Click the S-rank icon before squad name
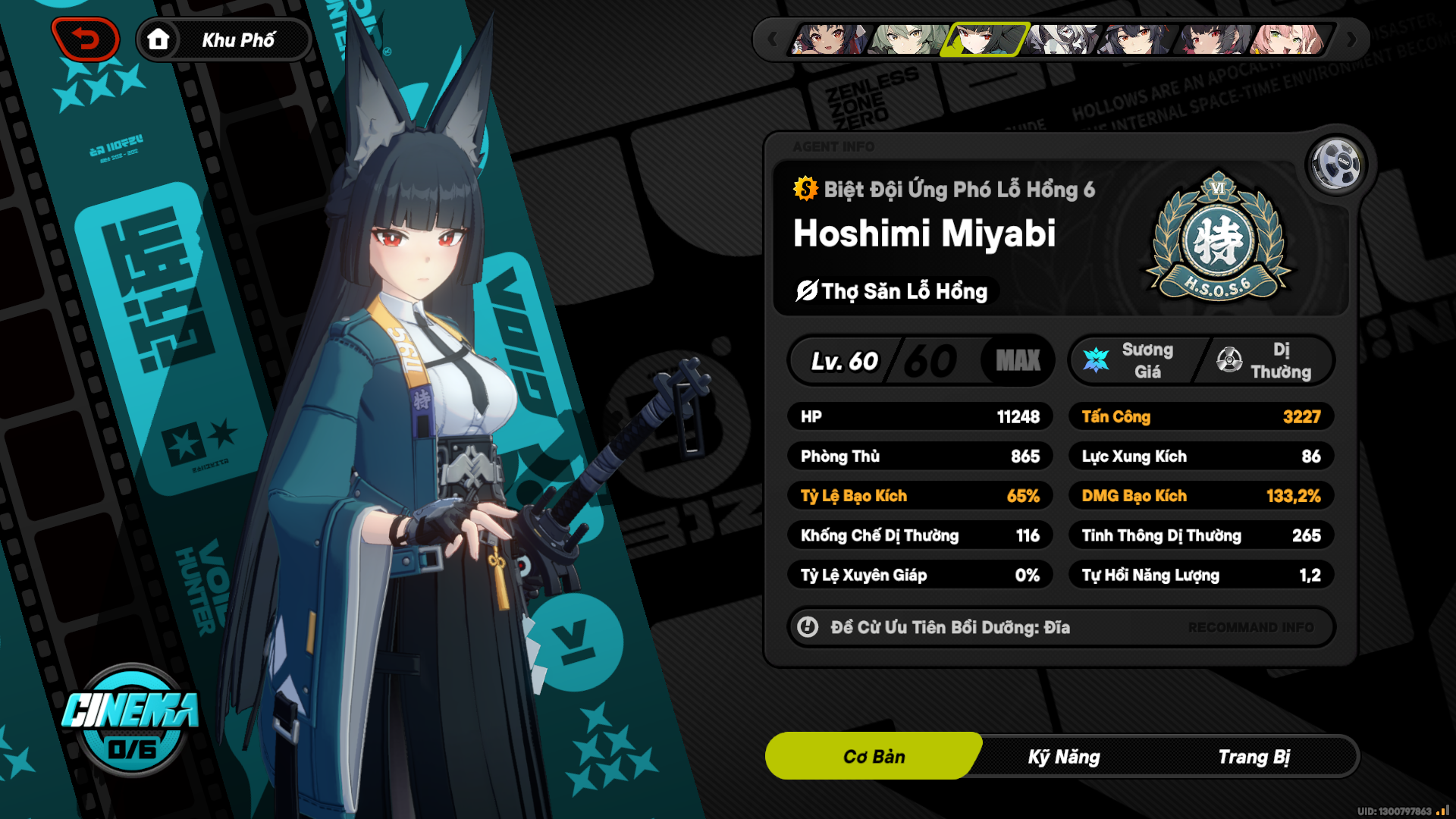This screenshot has width=1456, height=819. pos(804,190)
